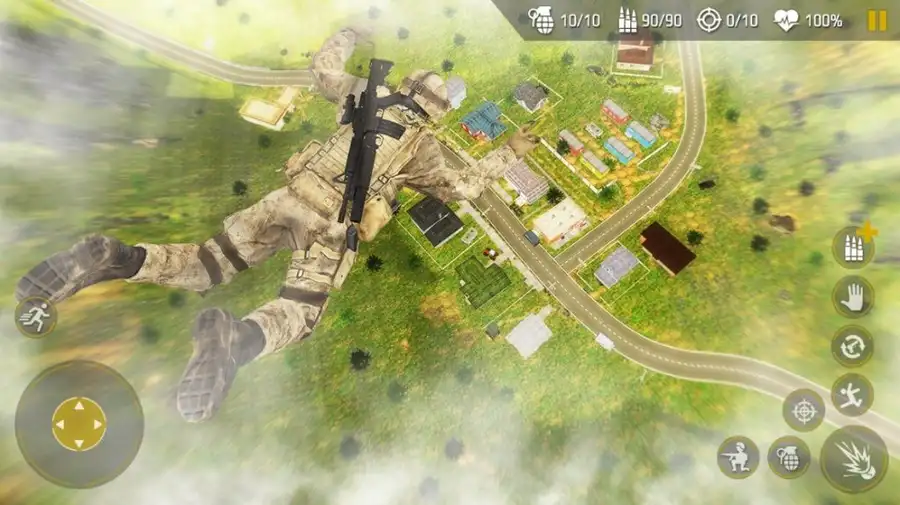
Task: Activate the sprint running man button
Action: pos(35,317)
